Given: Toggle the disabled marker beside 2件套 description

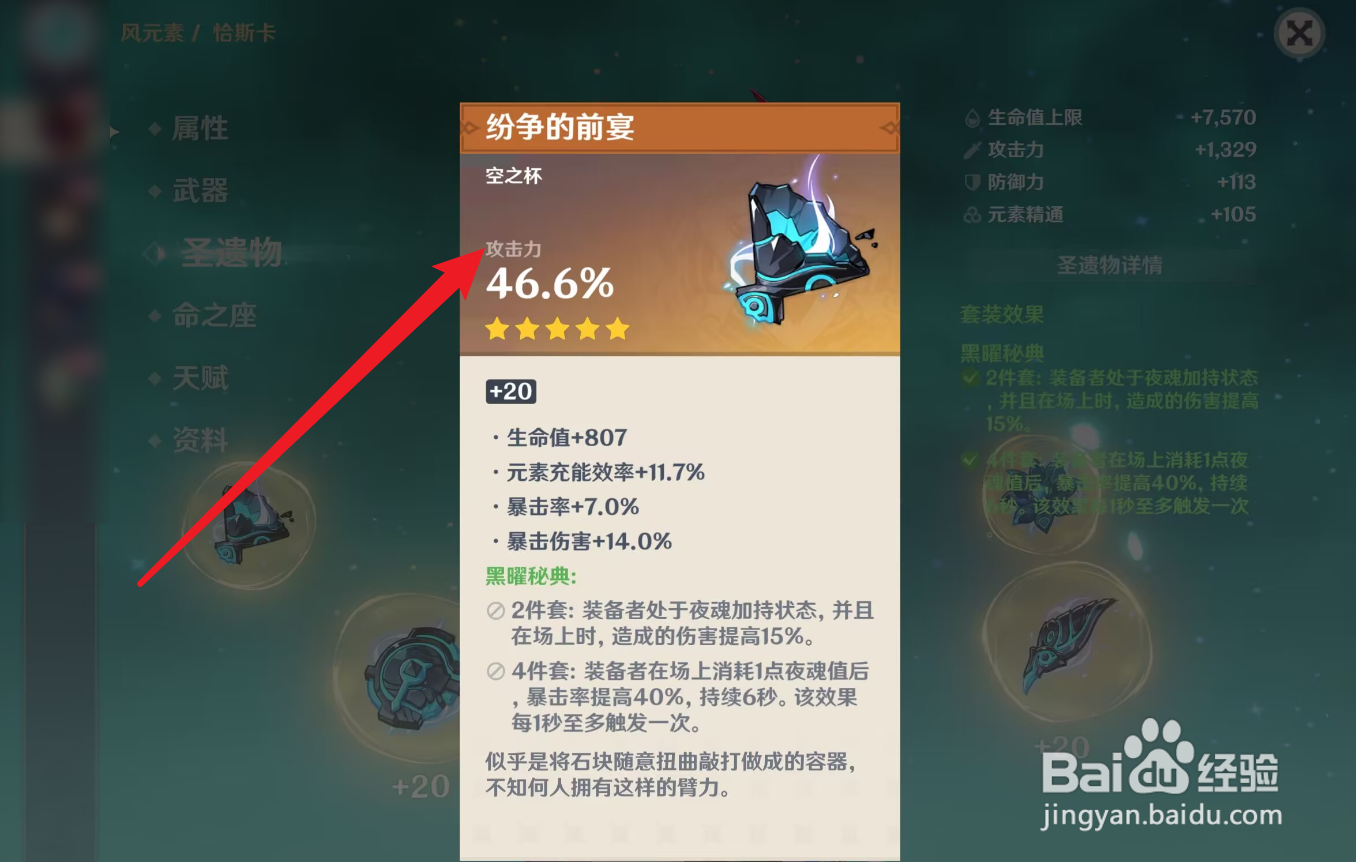Looking at the screenshot, I should click(496, 613).
